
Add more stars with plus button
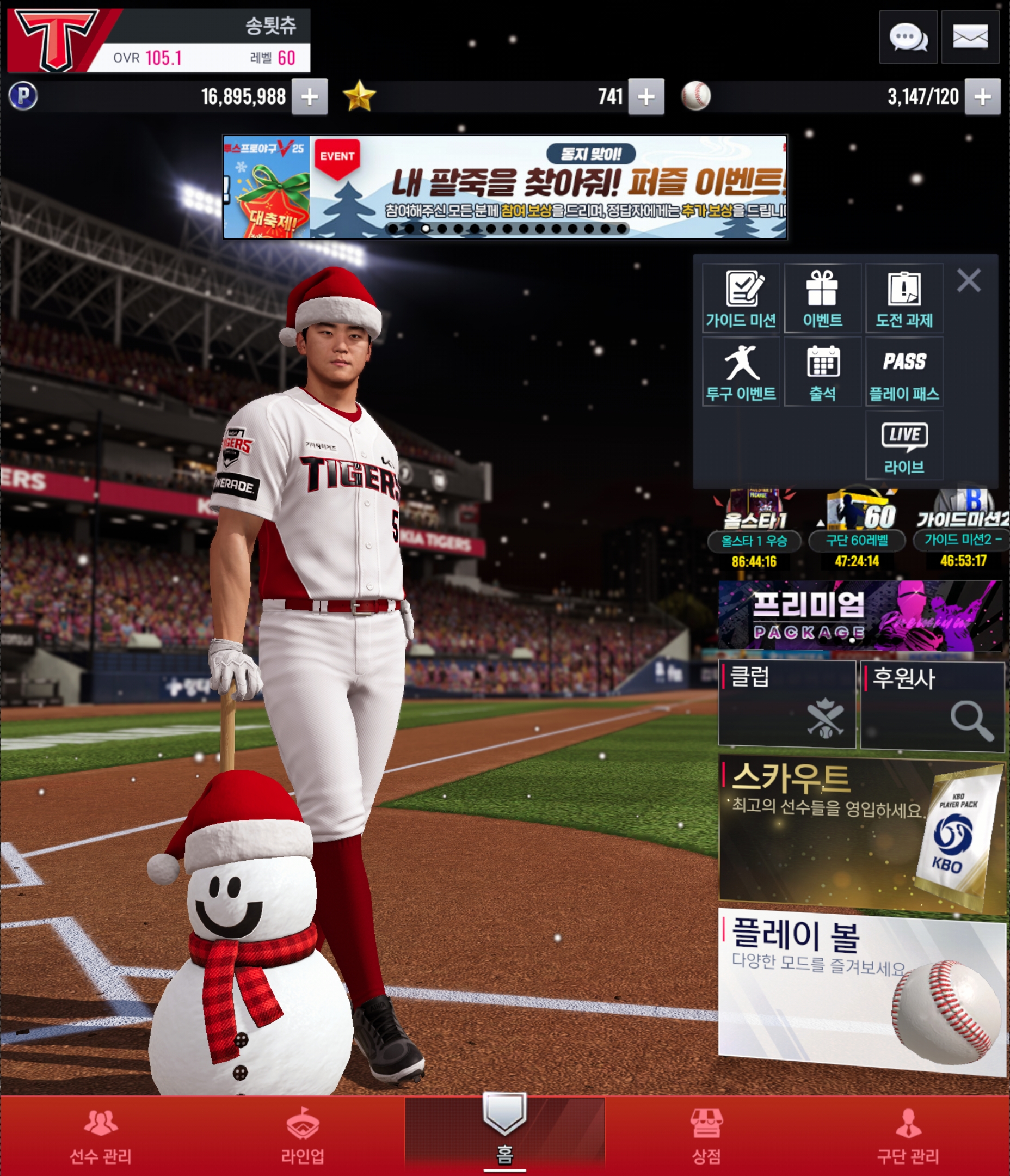point(646,97)
